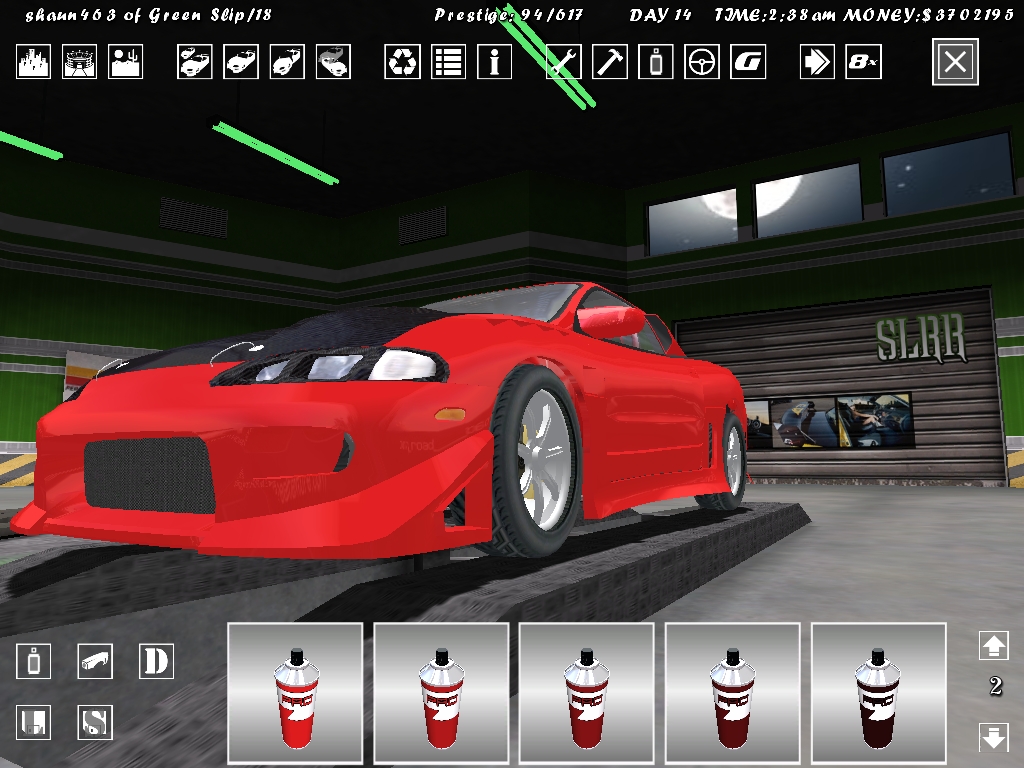This screenshot has height=768, width=1024.
Task: Save the paint job with S disk icon
Action: pyautogui.click(x=95, y=722)
